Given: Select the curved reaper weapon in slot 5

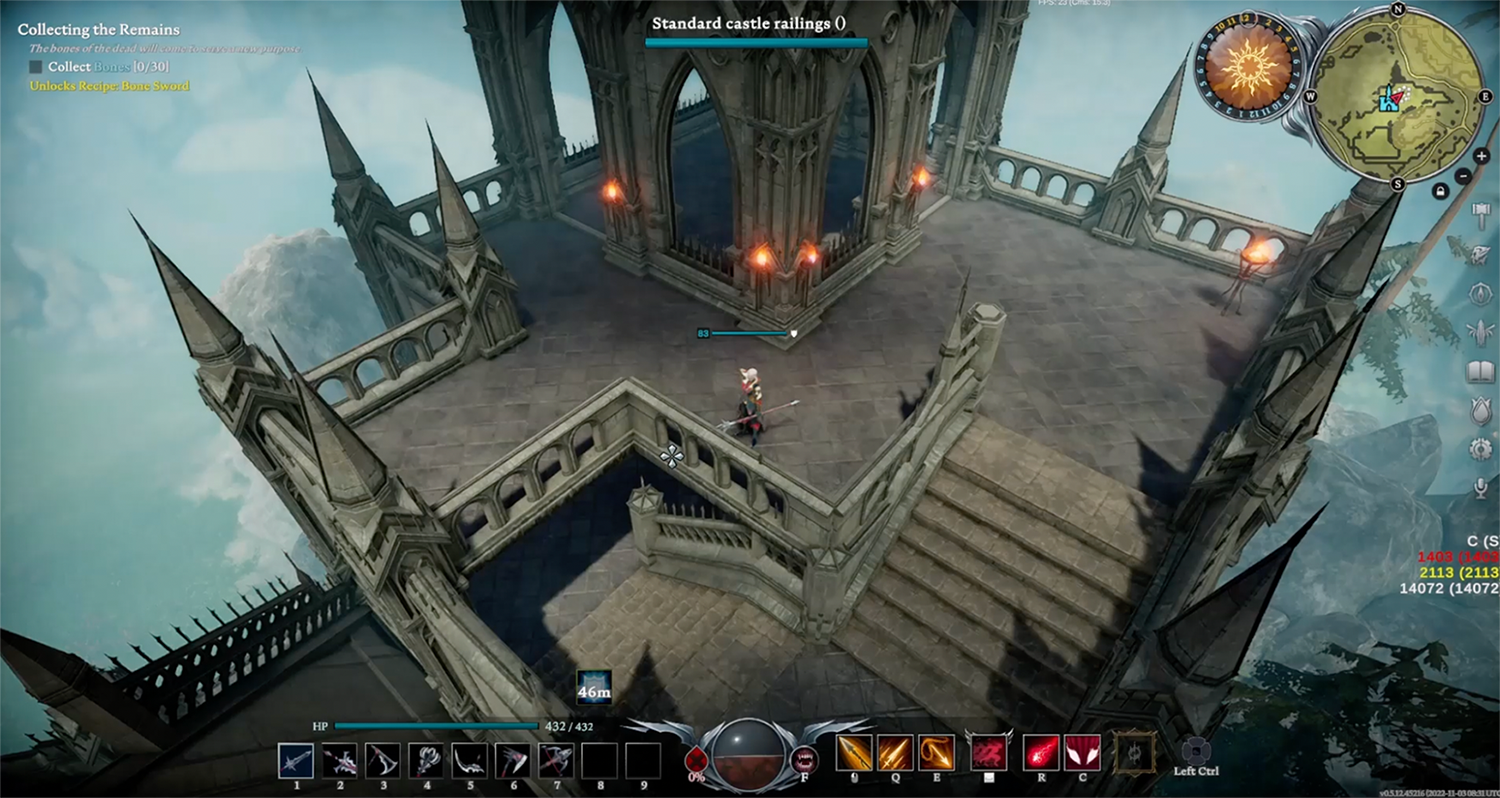Looking at the screenshot, I should point(470,761).
